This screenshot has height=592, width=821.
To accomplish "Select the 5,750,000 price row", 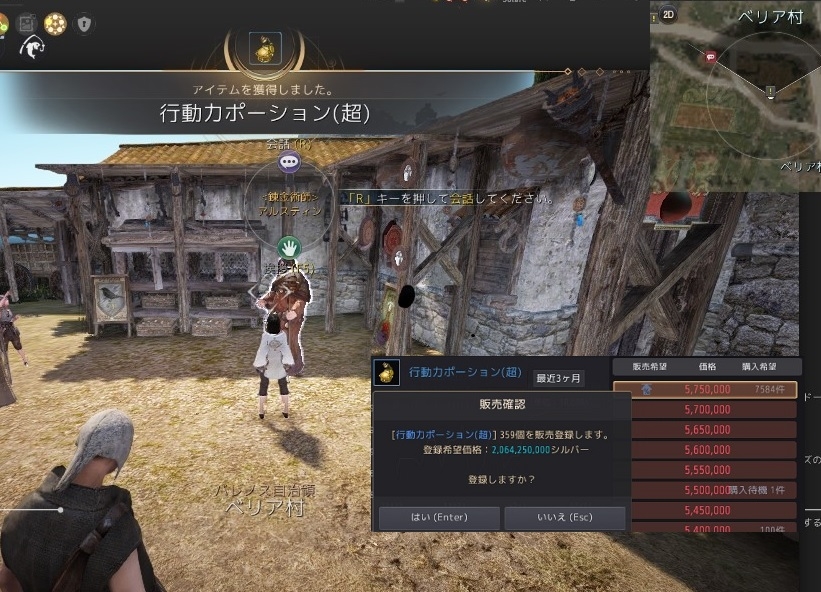I will click(705, 390).
